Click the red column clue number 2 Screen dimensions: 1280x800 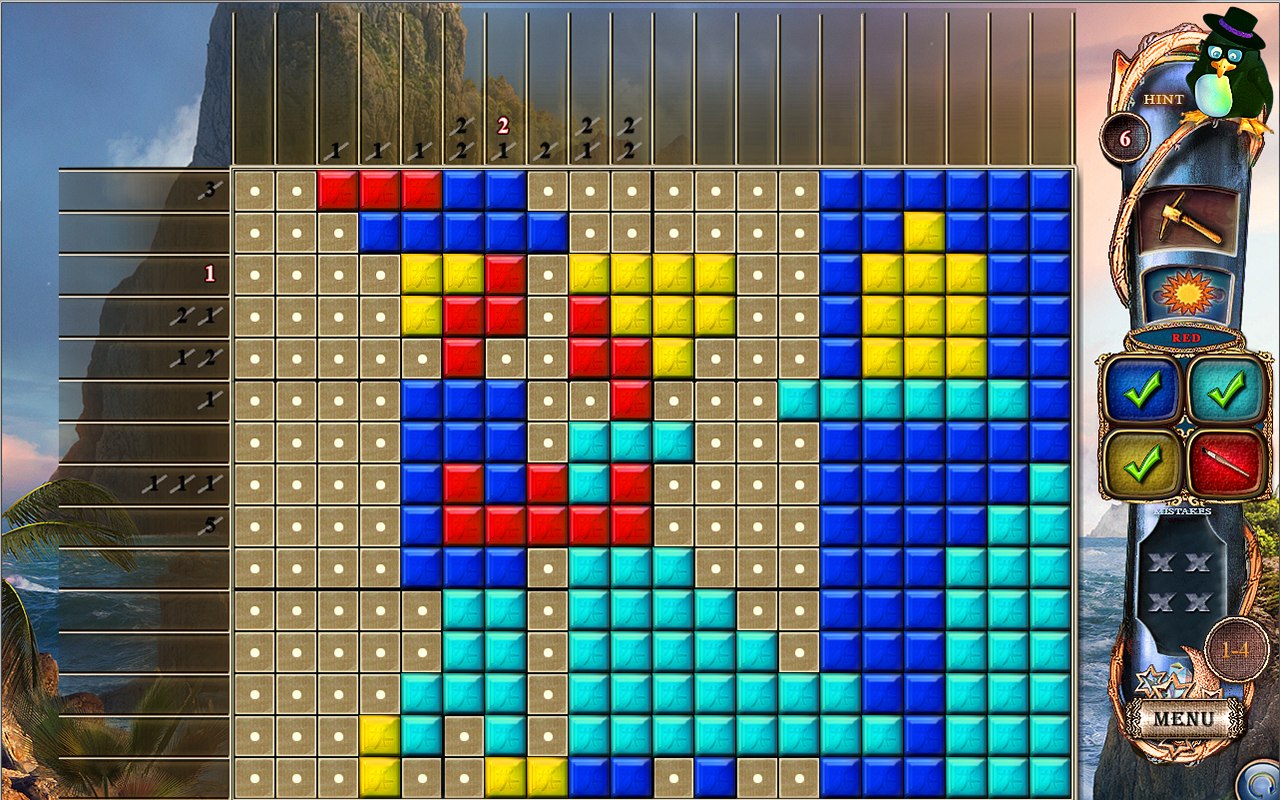pos(501,126)
